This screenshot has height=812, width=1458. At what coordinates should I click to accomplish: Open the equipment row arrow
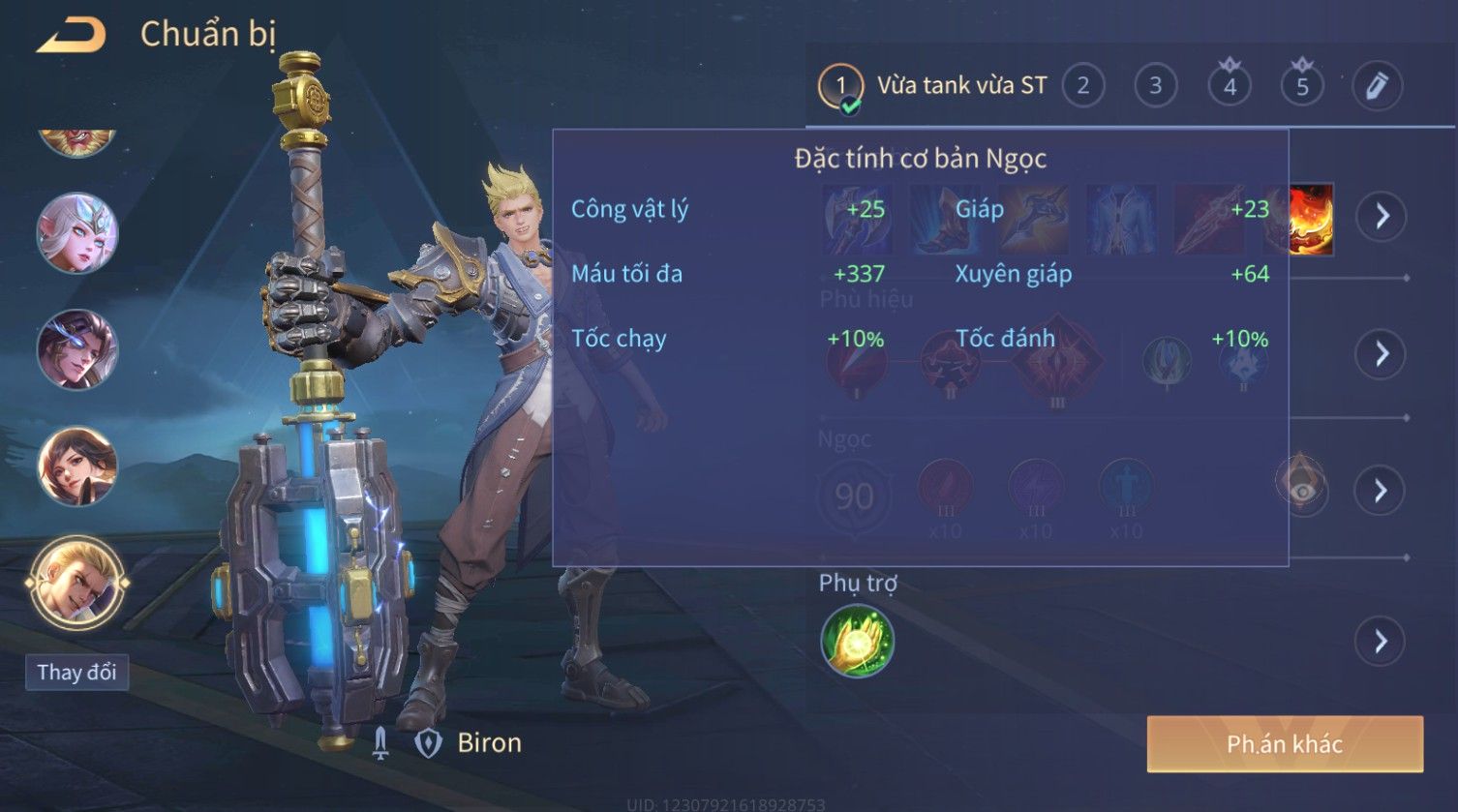click(1382, 216)
